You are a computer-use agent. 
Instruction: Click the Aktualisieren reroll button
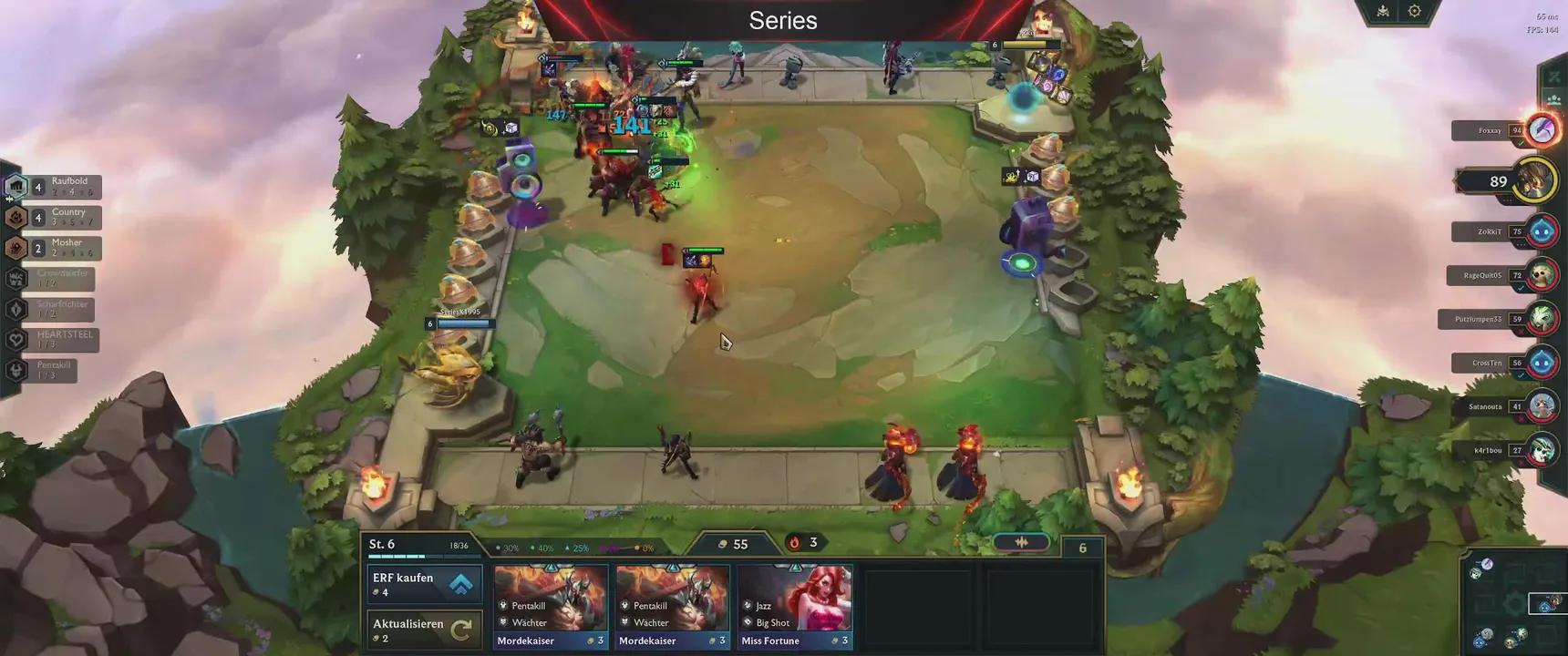[x=424, y=629]
